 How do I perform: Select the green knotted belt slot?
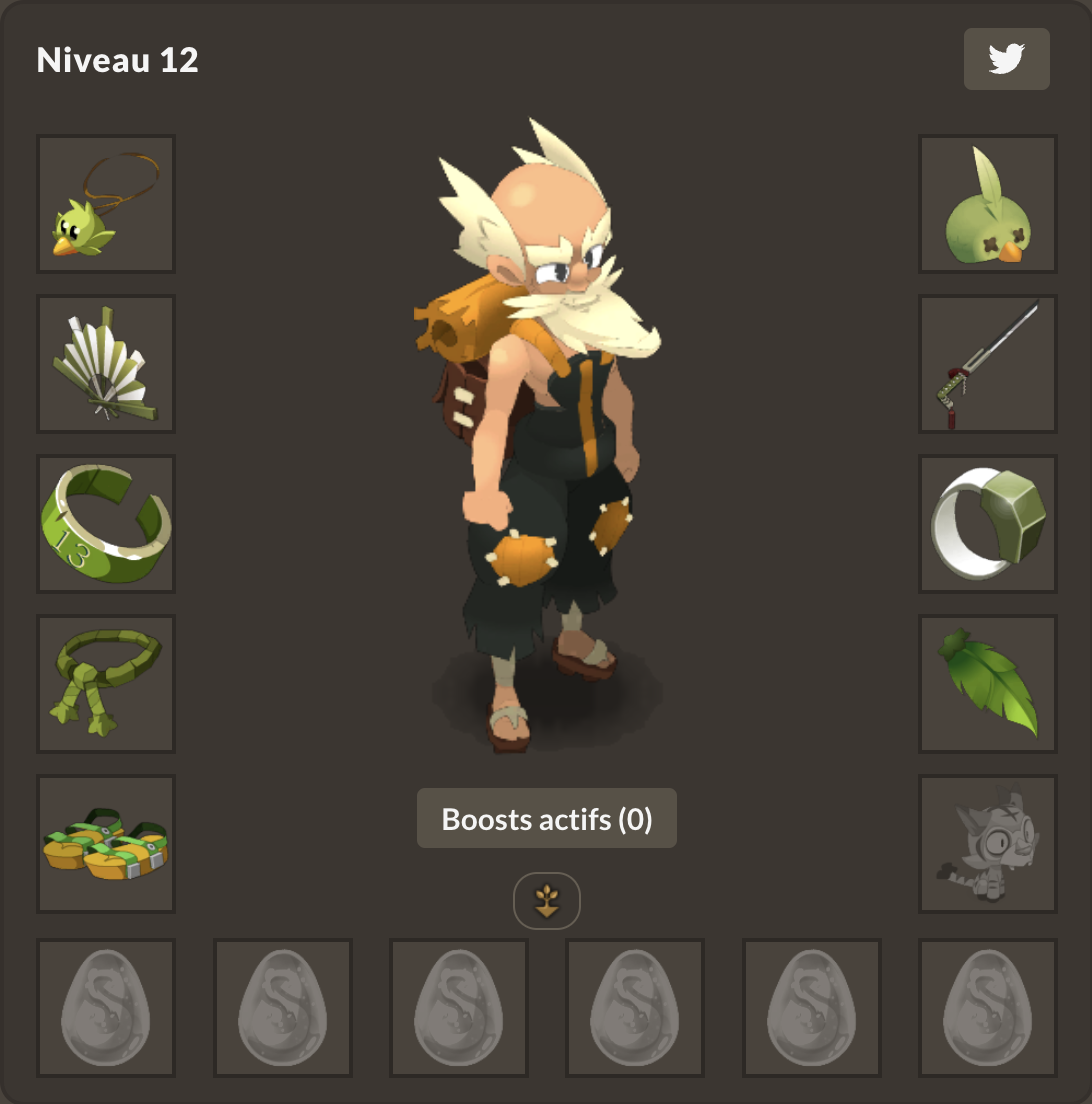pos(106,684)
